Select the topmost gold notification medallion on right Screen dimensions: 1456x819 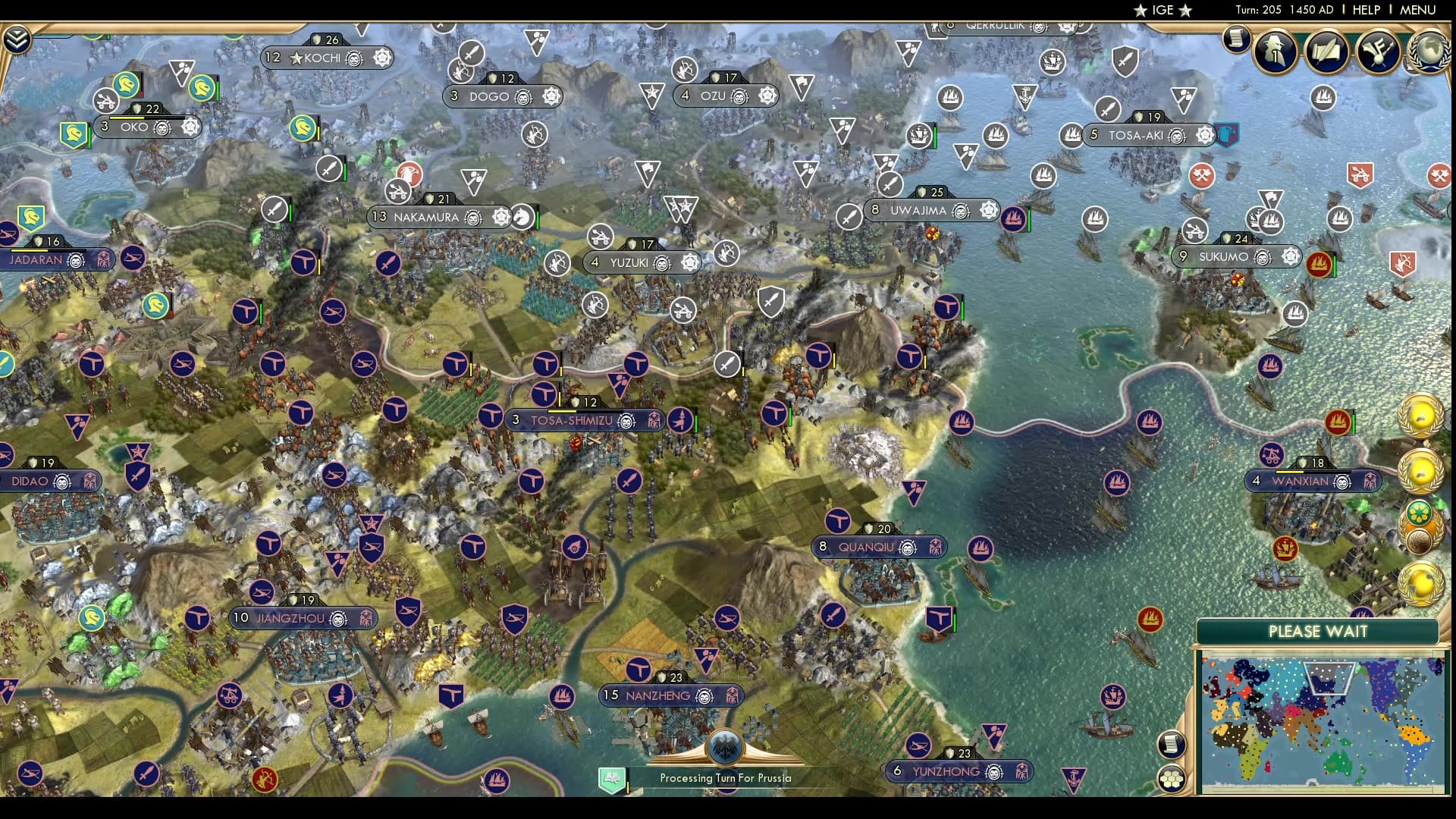click(1421, 415)
